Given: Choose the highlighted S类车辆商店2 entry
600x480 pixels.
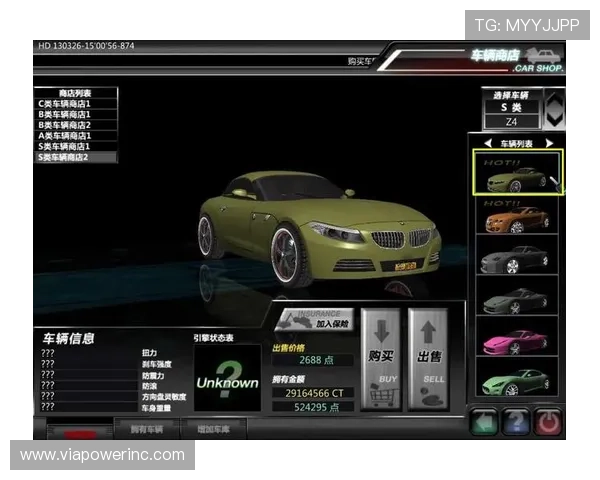Looking at the screenshot, I should pos(76,157).
